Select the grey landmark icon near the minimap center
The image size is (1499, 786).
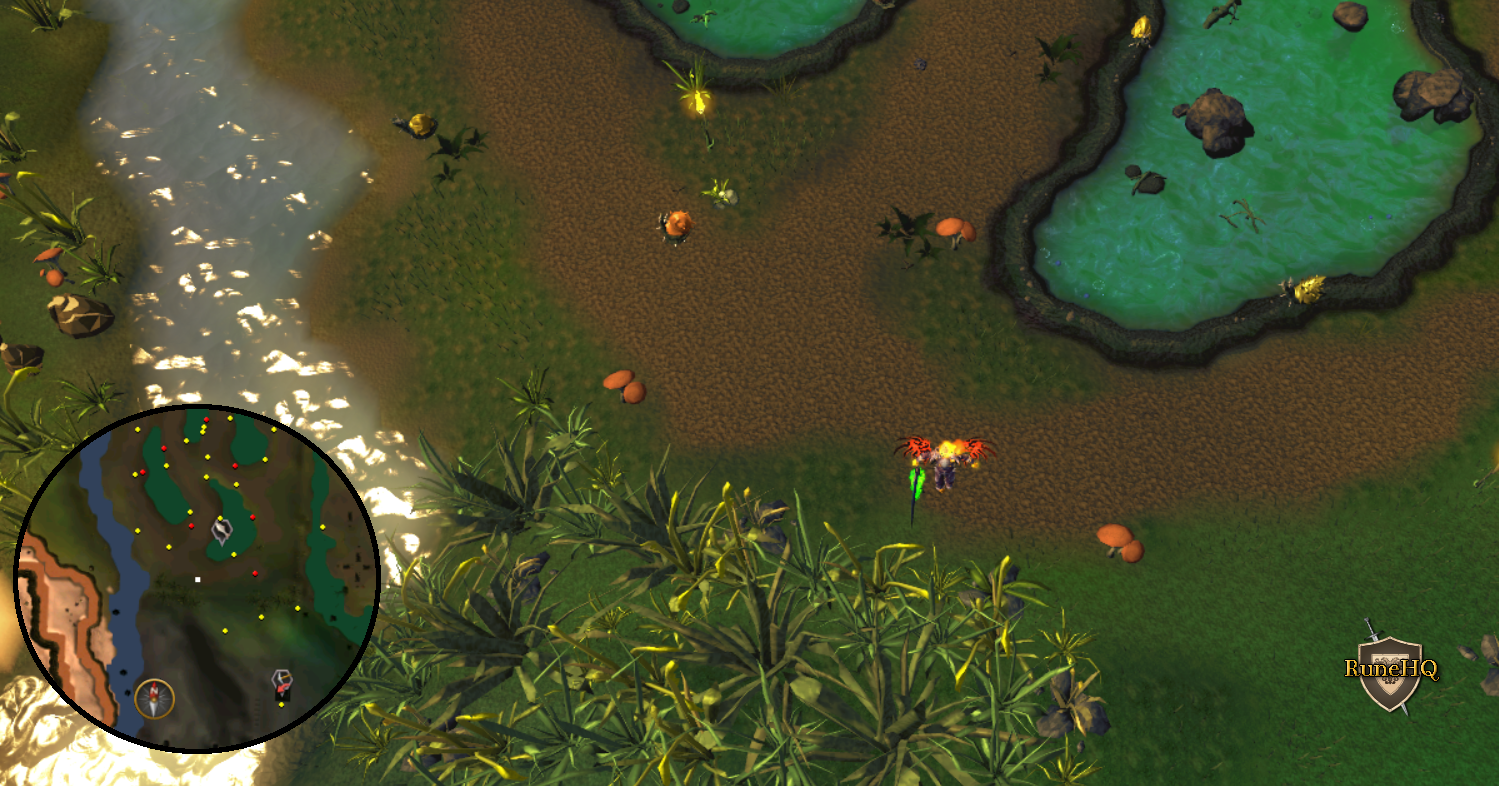222,532
